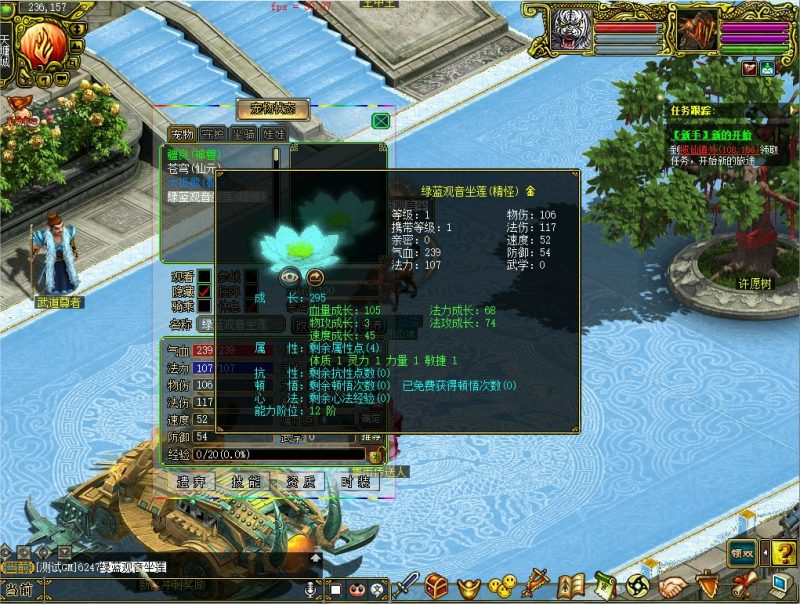Open the 娃娃 tab
Viewport: 800px width, 604px height.
273,133
